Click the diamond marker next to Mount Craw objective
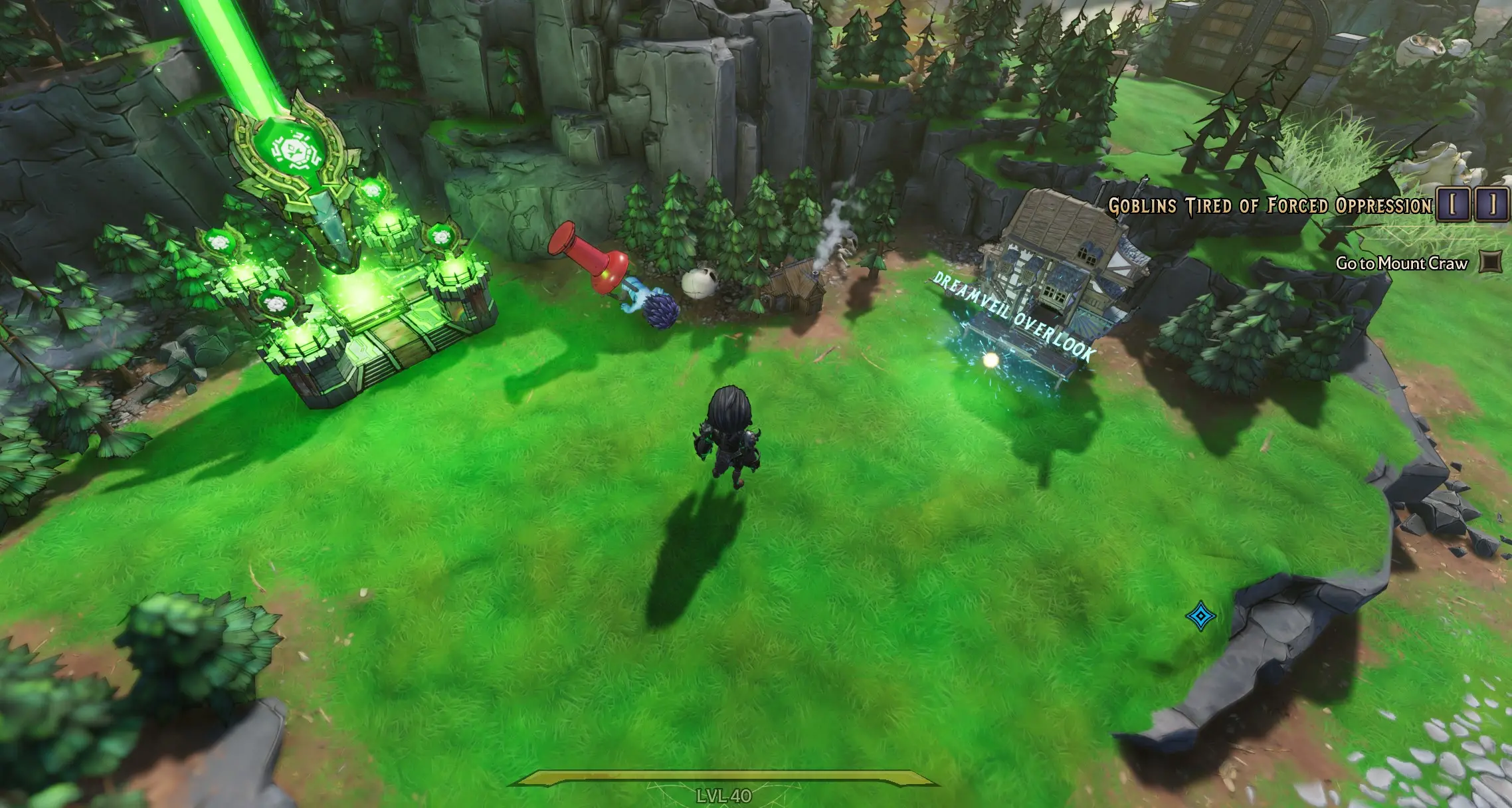 pyautogui.click(x=1490, y=262)
